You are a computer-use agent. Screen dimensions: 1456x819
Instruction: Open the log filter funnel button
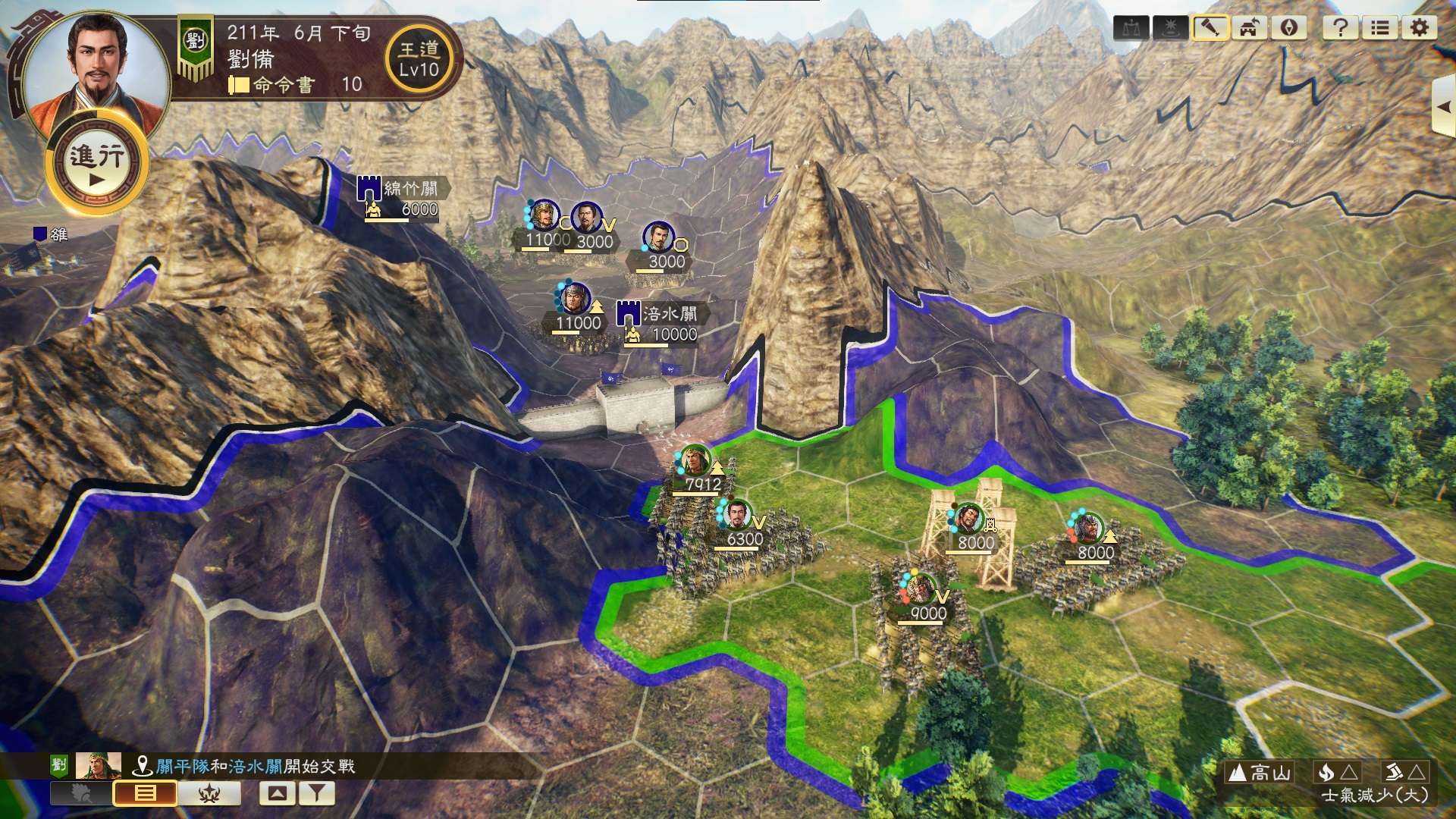coord(317,793)
